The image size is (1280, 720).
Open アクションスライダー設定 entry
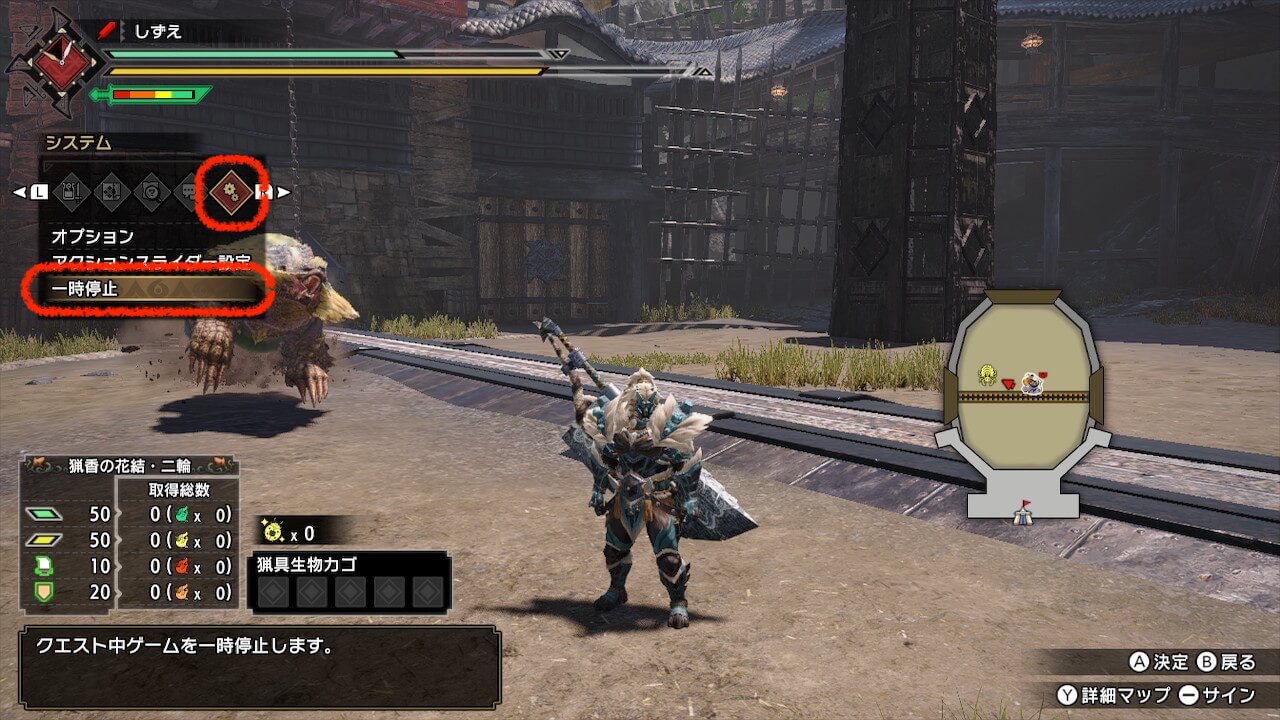point(150,262)
